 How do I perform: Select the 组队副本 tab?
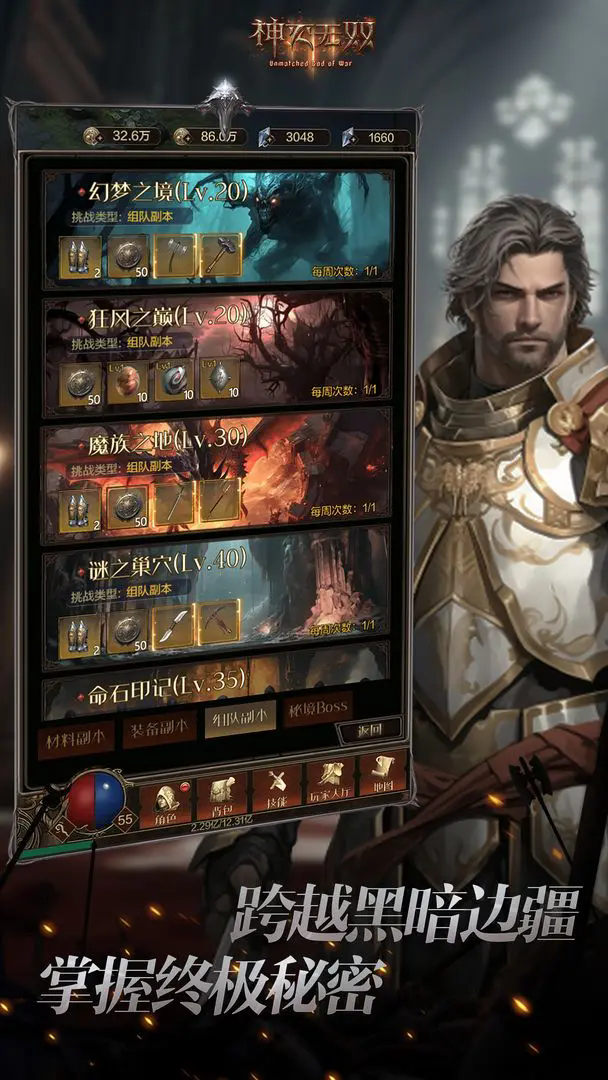(239, 721)
